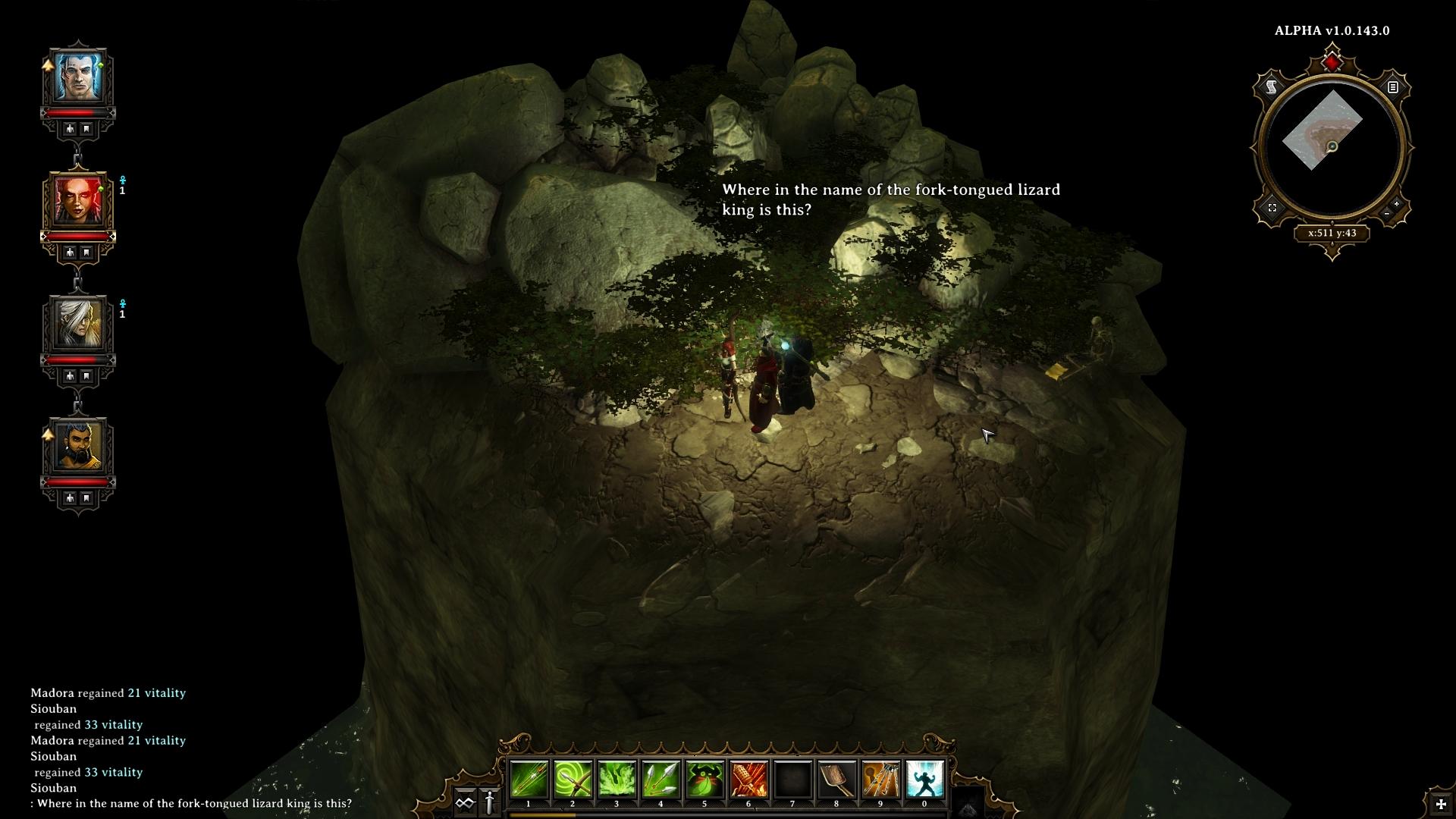The height and width of the screenshot is (819, 1456).
Task: Select the shovel in hotbar slot 8
Action: [x=836, y=780]
